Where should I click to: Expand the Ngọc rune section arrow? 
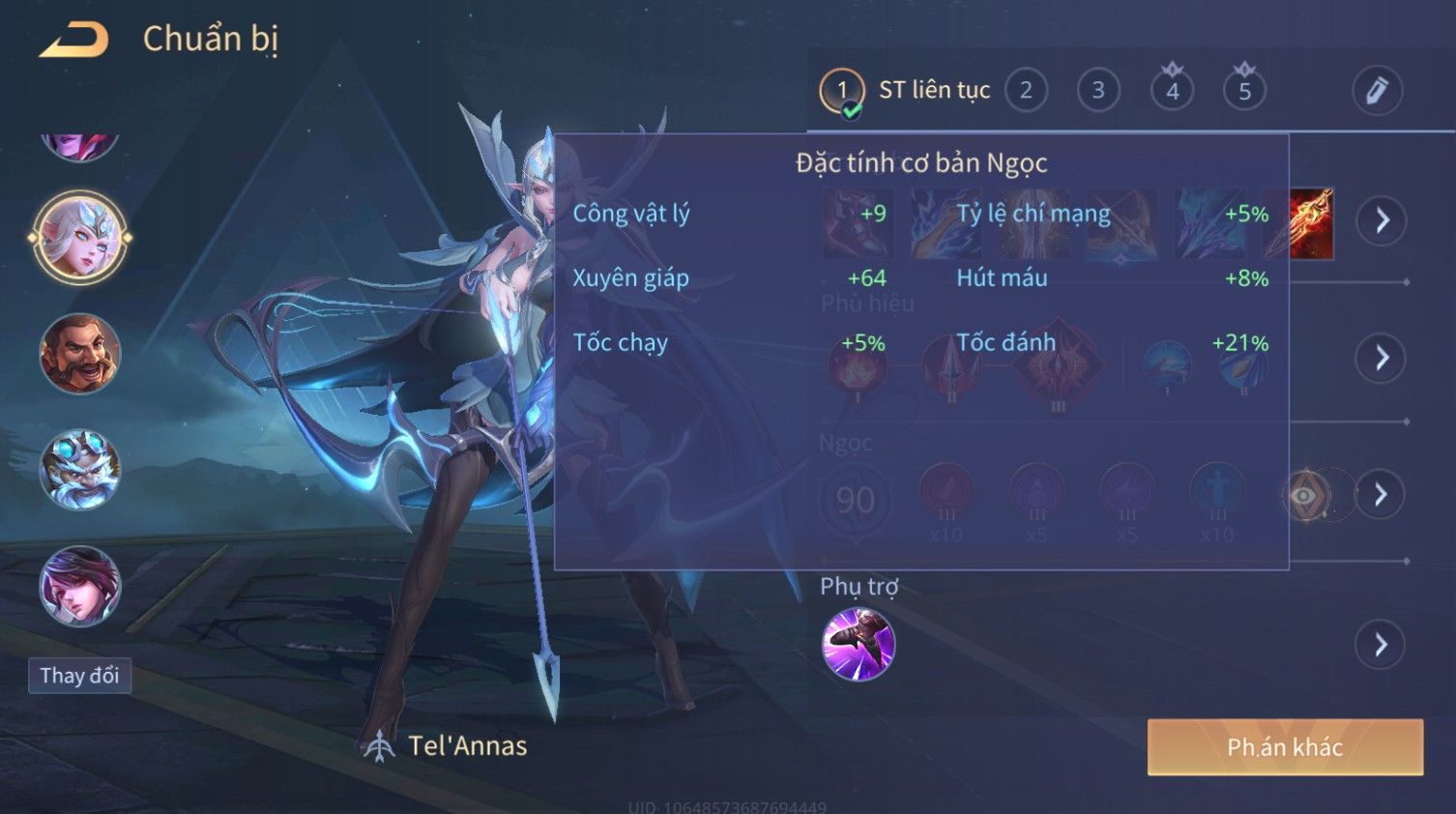click(1381, 495)
